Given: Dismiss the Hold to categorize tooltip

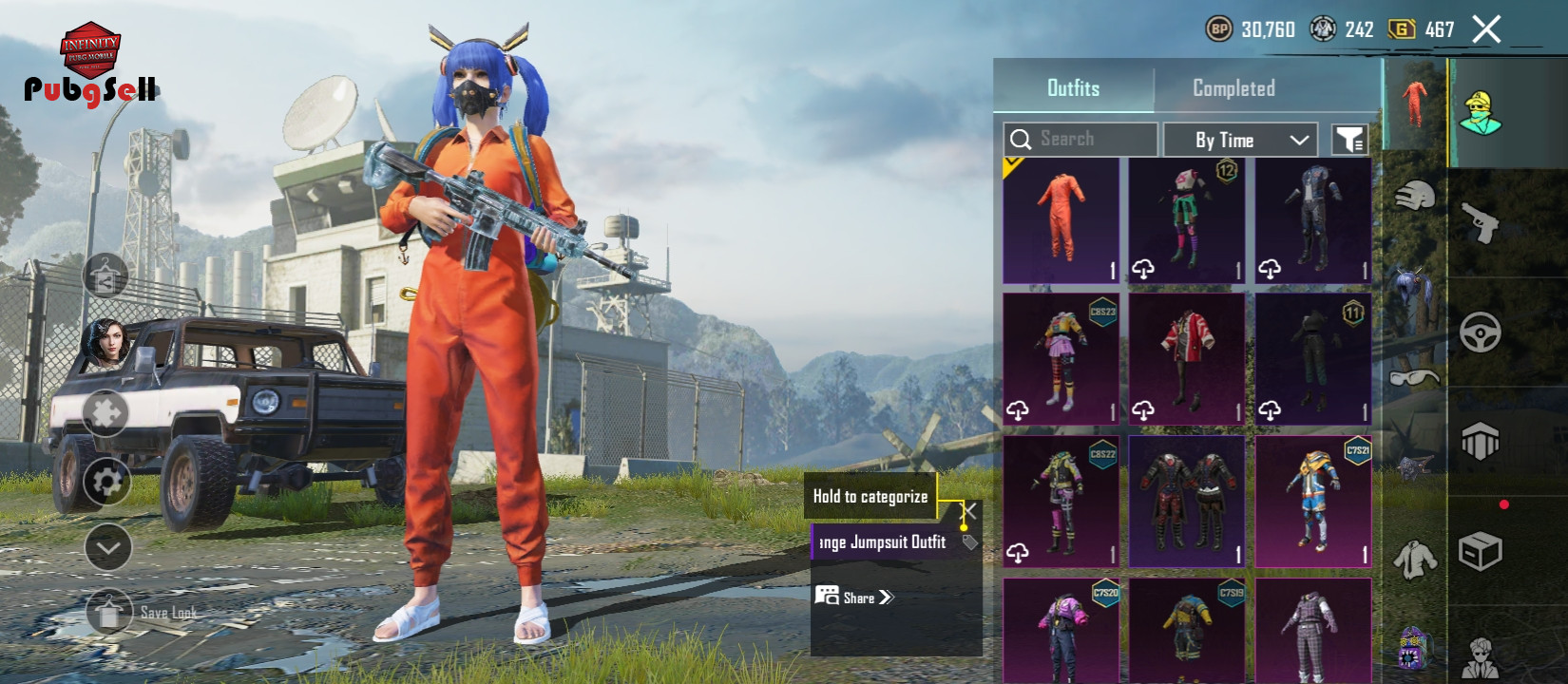Looking at the screenshot, I should pyautogui.click(x=969, y=510).
